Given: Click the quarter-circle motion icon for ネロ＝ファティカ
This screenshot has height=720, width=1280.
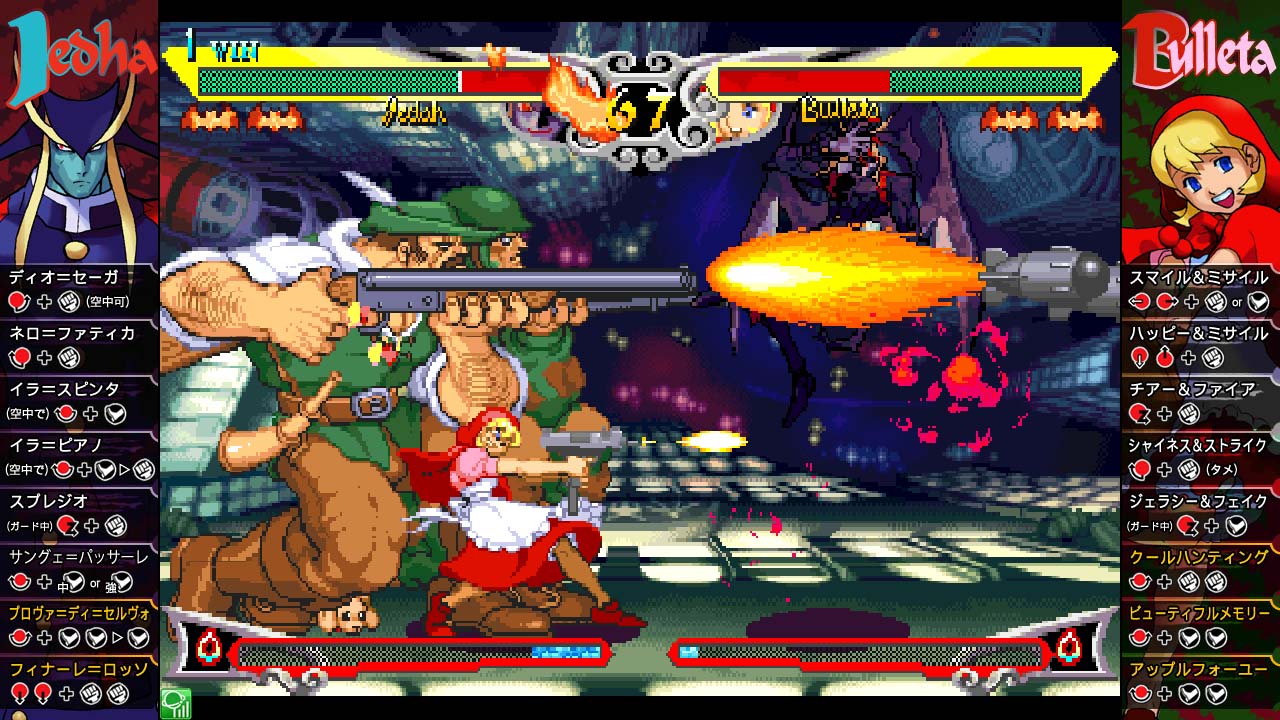Looking at the screenshot, I should point(18,359).
